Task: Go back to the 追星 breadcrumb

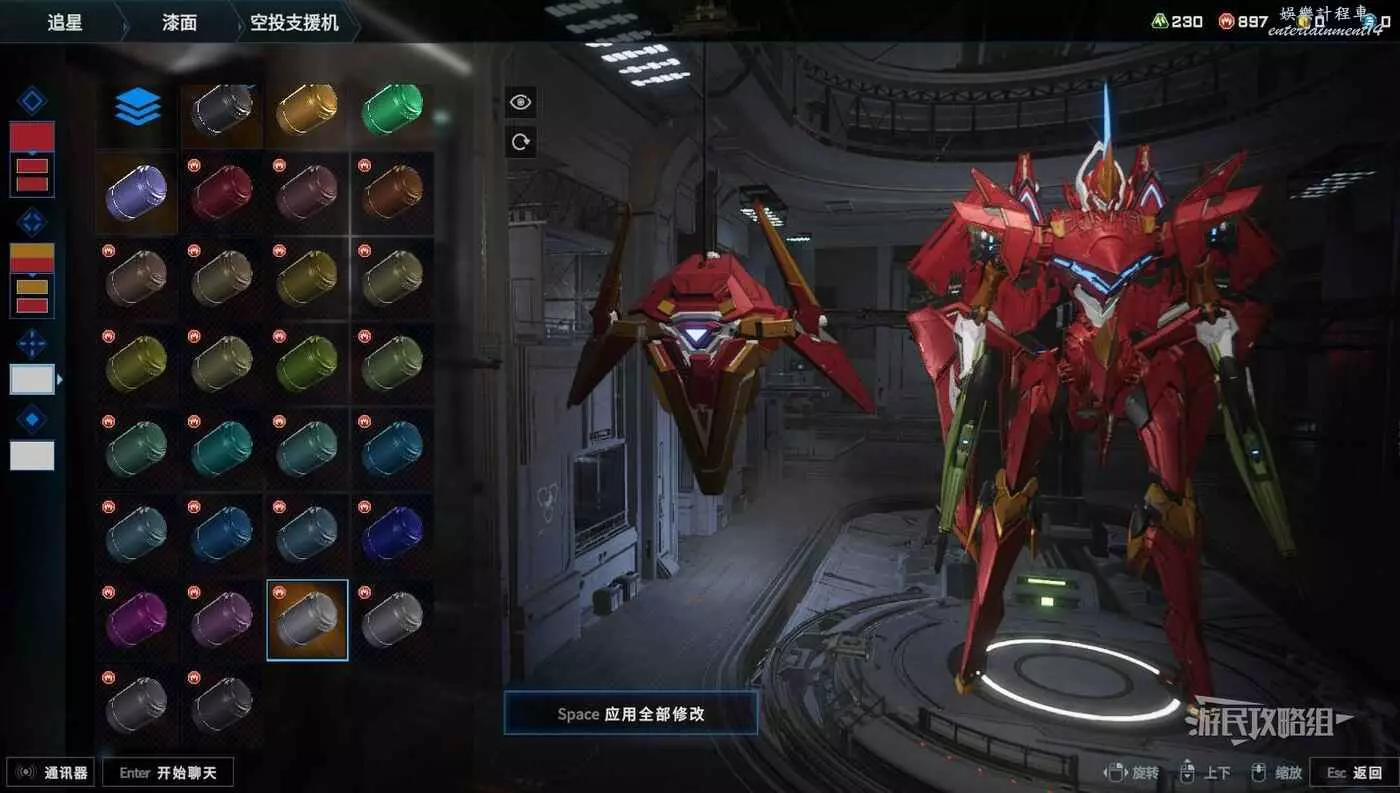Action: [x=65, y=22]
